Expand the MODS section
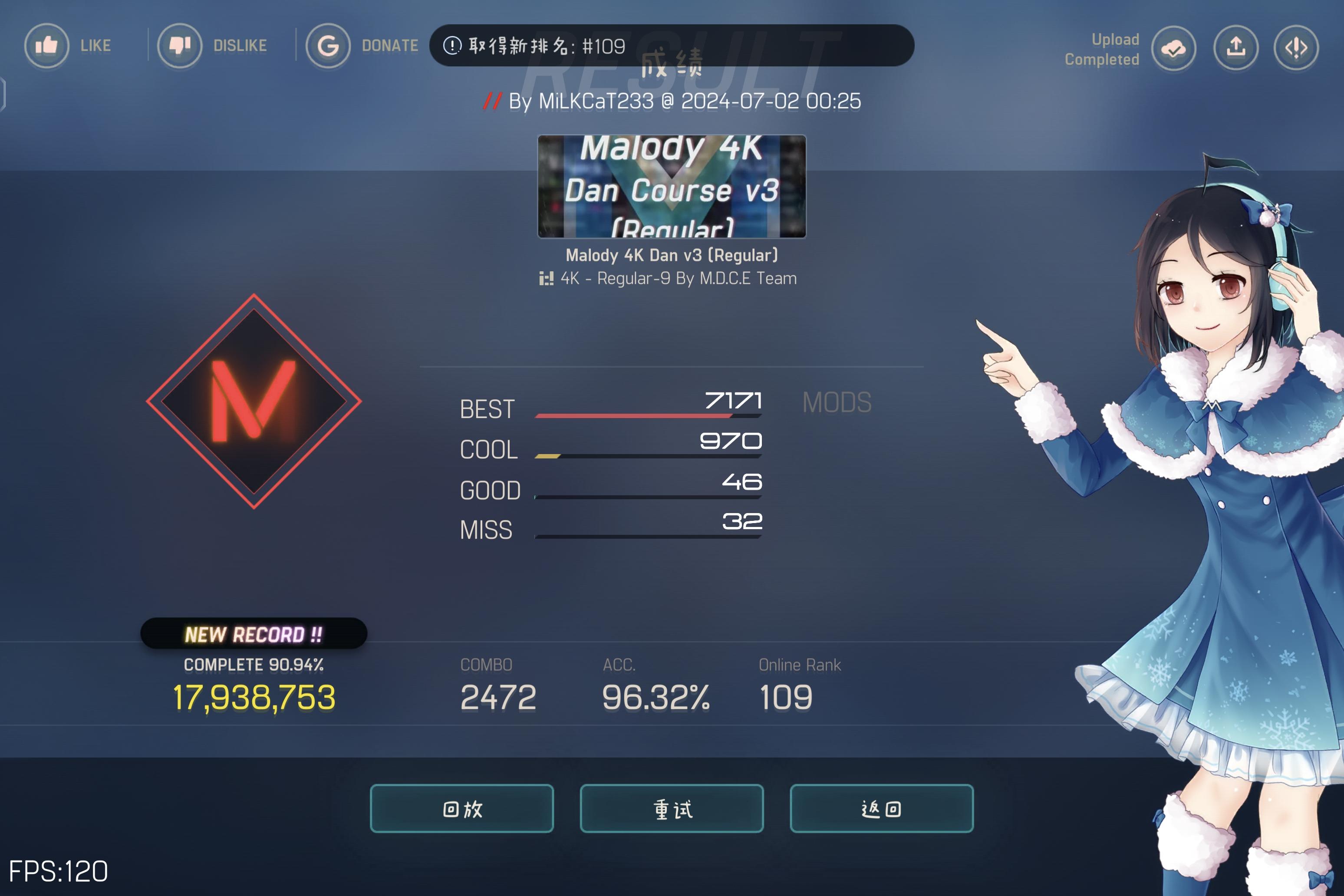1344x896 pixels. 837,402
